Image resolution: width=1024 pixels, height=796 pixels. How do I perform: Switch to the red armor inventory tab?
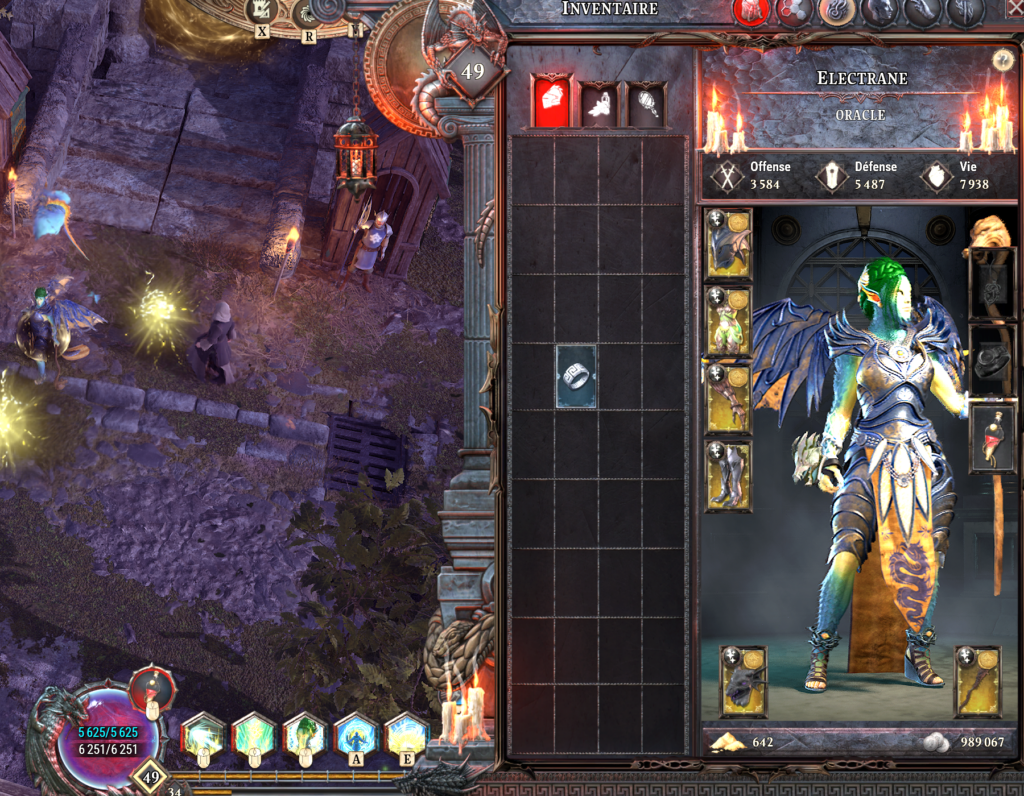550,102
